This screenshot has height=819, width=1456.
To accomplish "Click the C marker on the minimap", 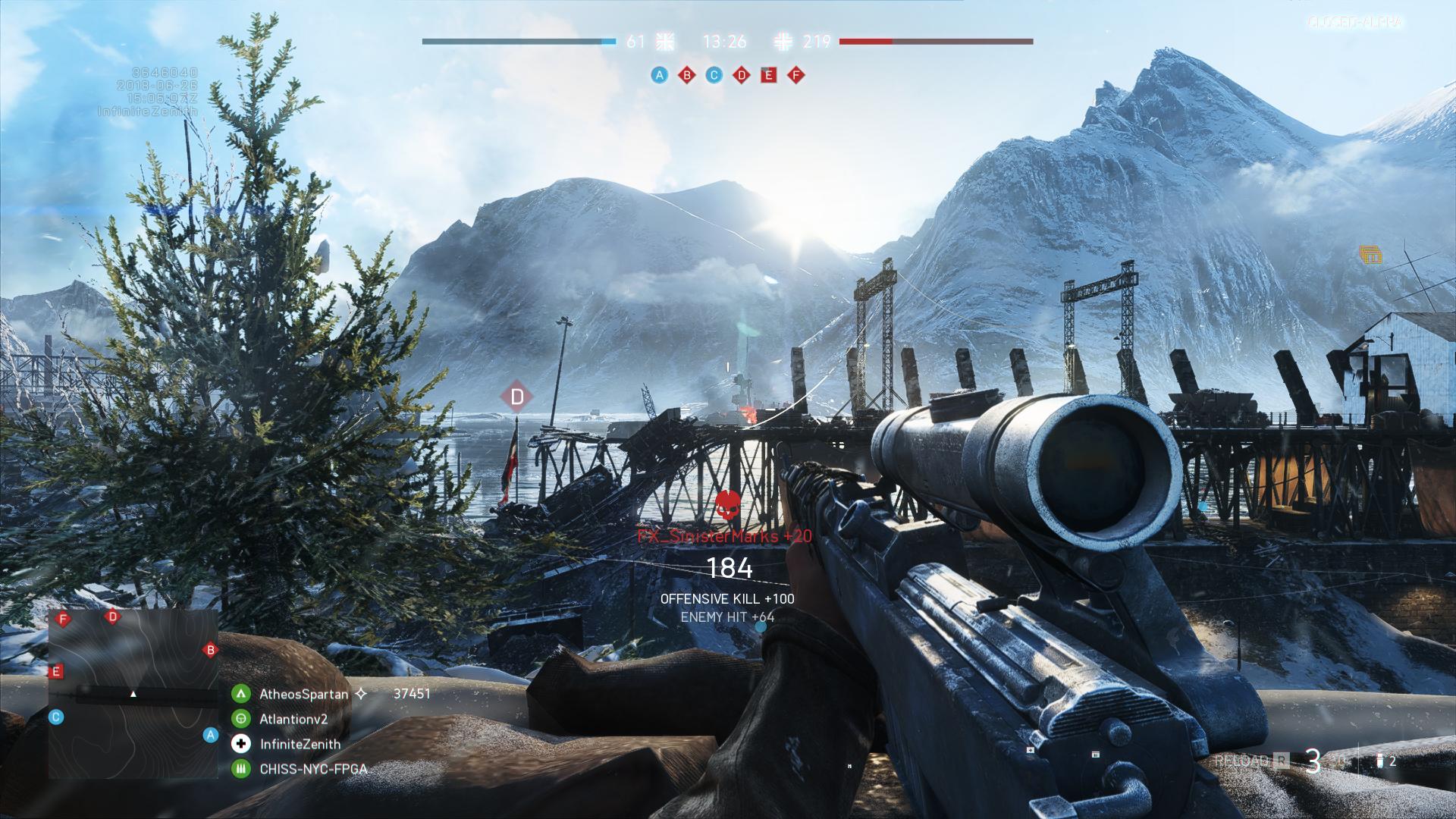I will pos(55,717).
